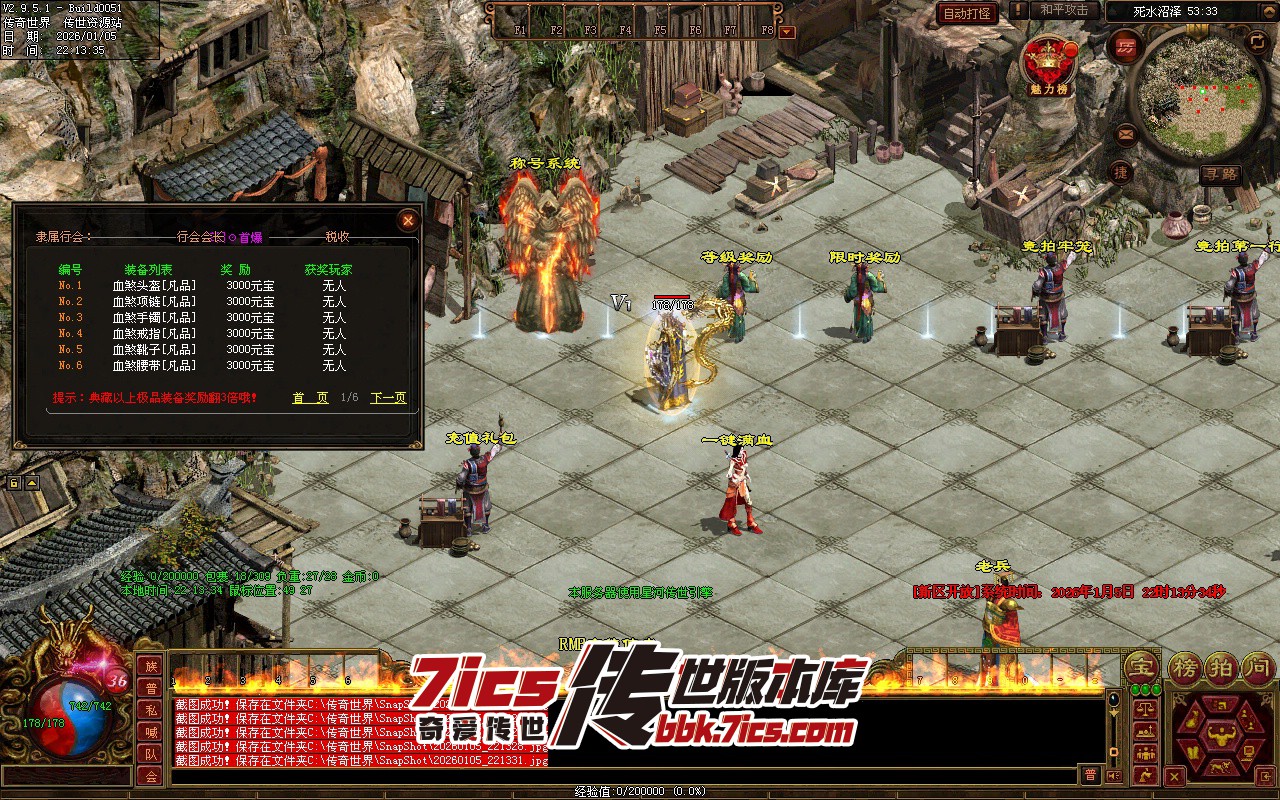The height and width of the screenshot is (800, 1280).
Task: Select the 队 team chat channel
Action: click(150, 754)
